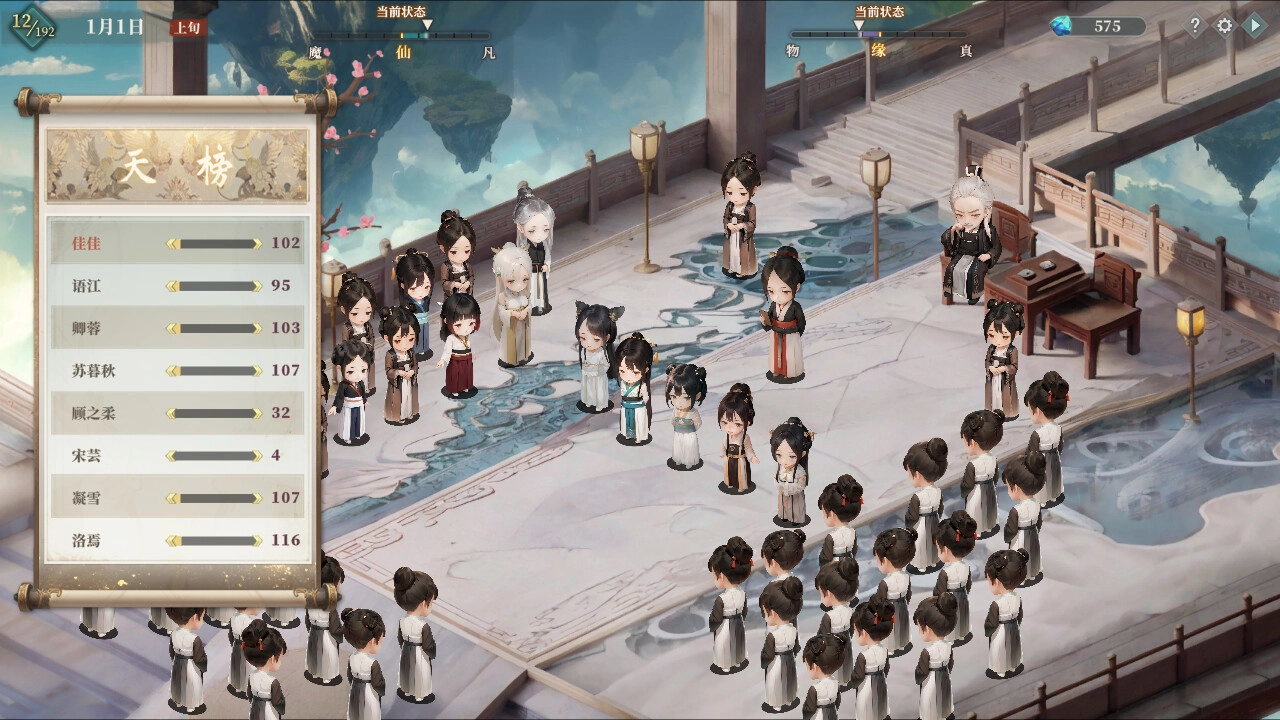Select 苏暮秋 ranking row
1280x720 pixels.
coord(177,371)
